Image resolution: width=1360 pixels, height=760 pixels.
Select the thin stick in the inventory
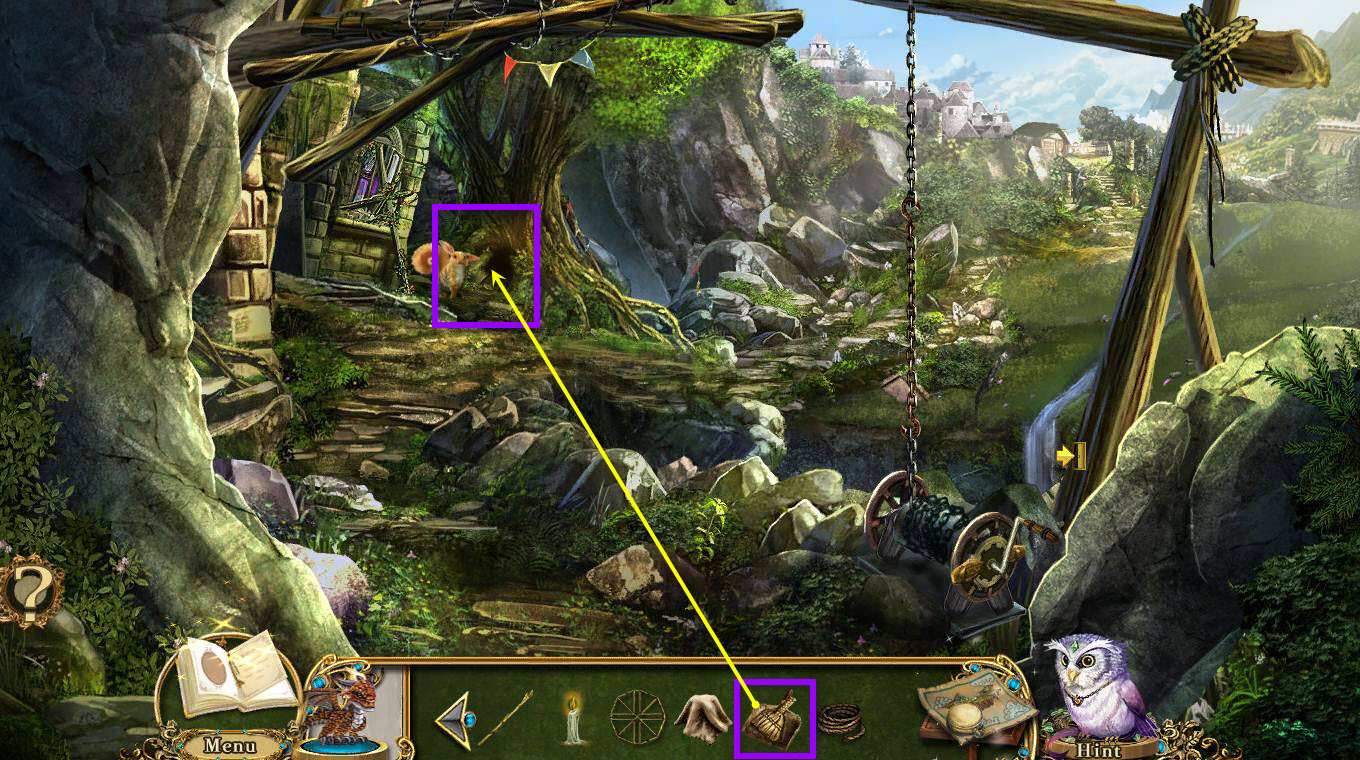(505, 718)
